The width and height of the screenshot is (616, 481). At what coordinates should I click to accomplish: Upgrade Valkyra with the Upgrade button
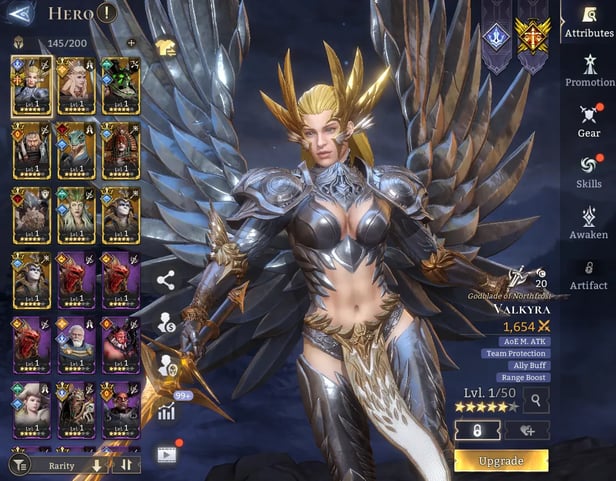[501, 461]
